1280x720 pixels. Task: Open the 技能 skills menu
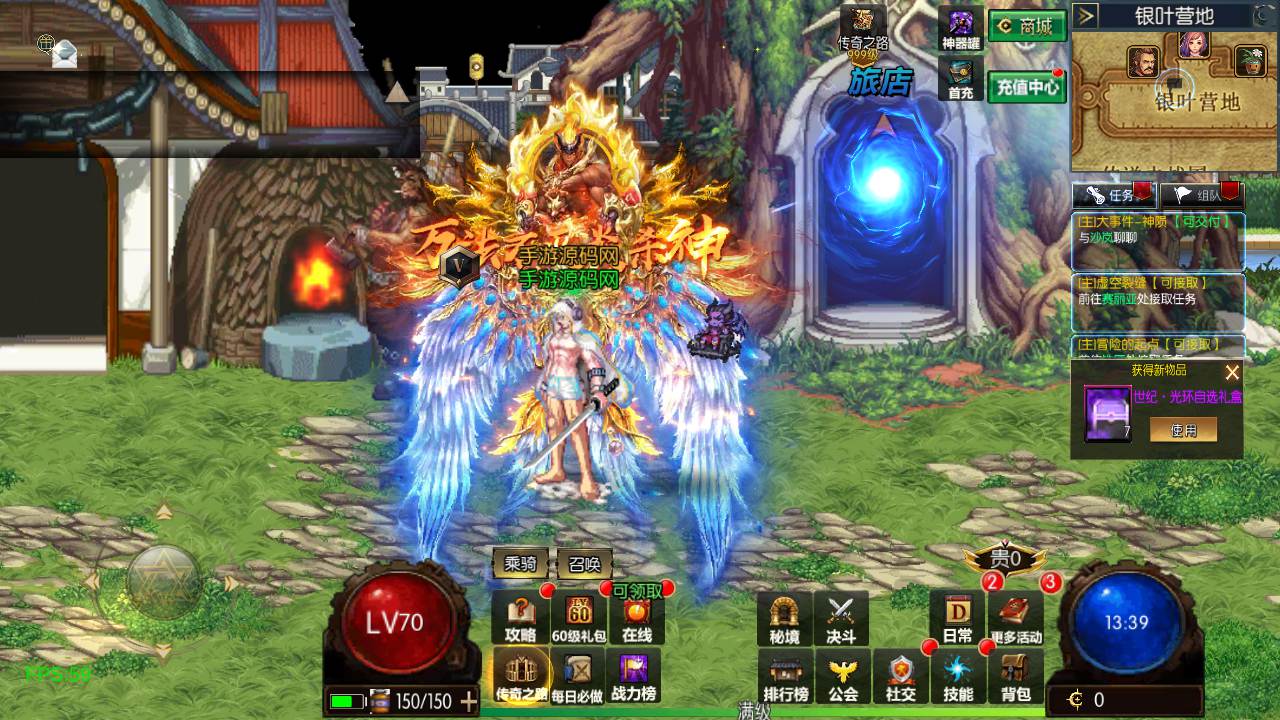(958, 676)
